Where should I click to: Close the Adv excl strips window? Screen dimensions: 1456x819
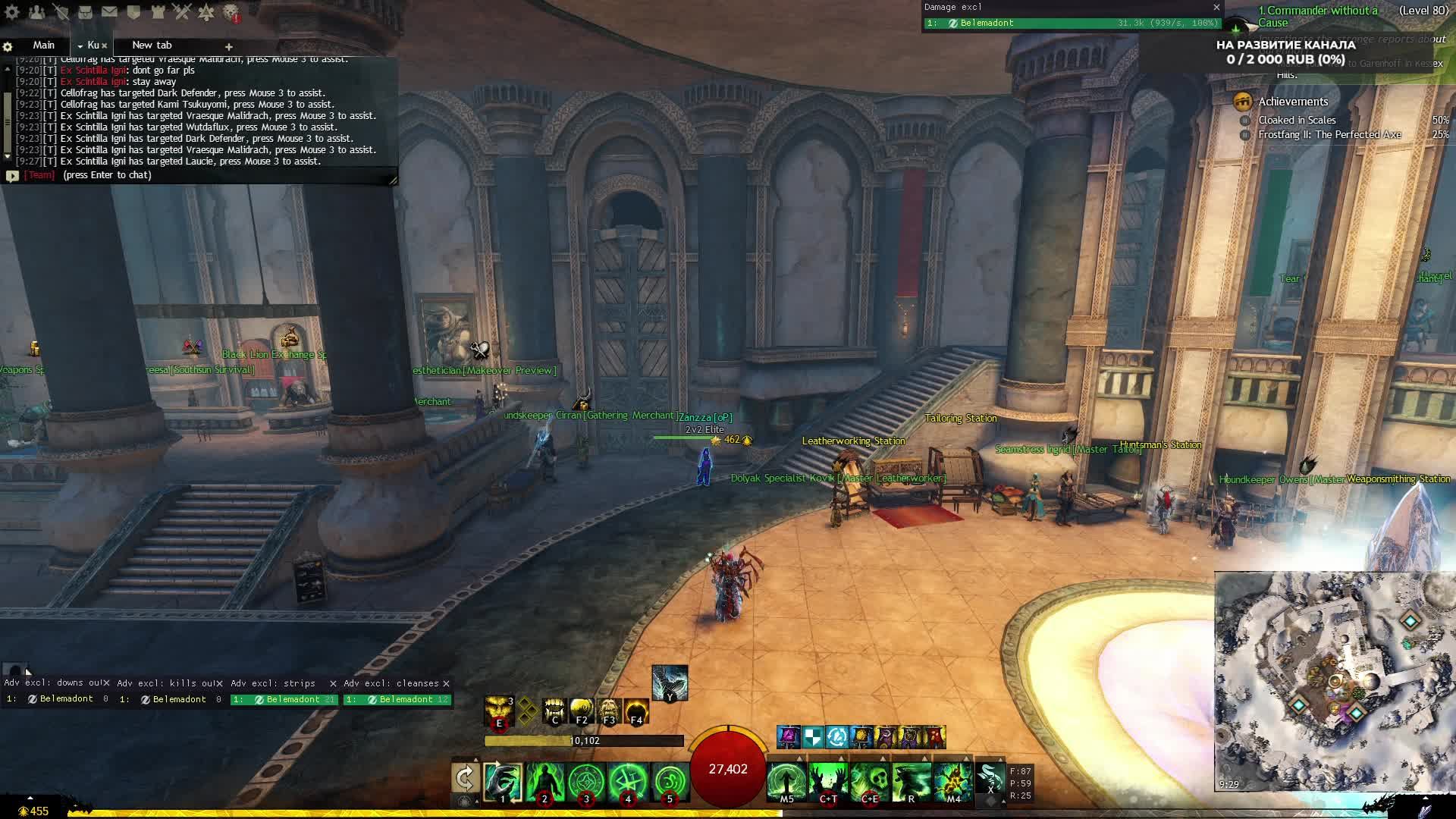click(333, 683)
